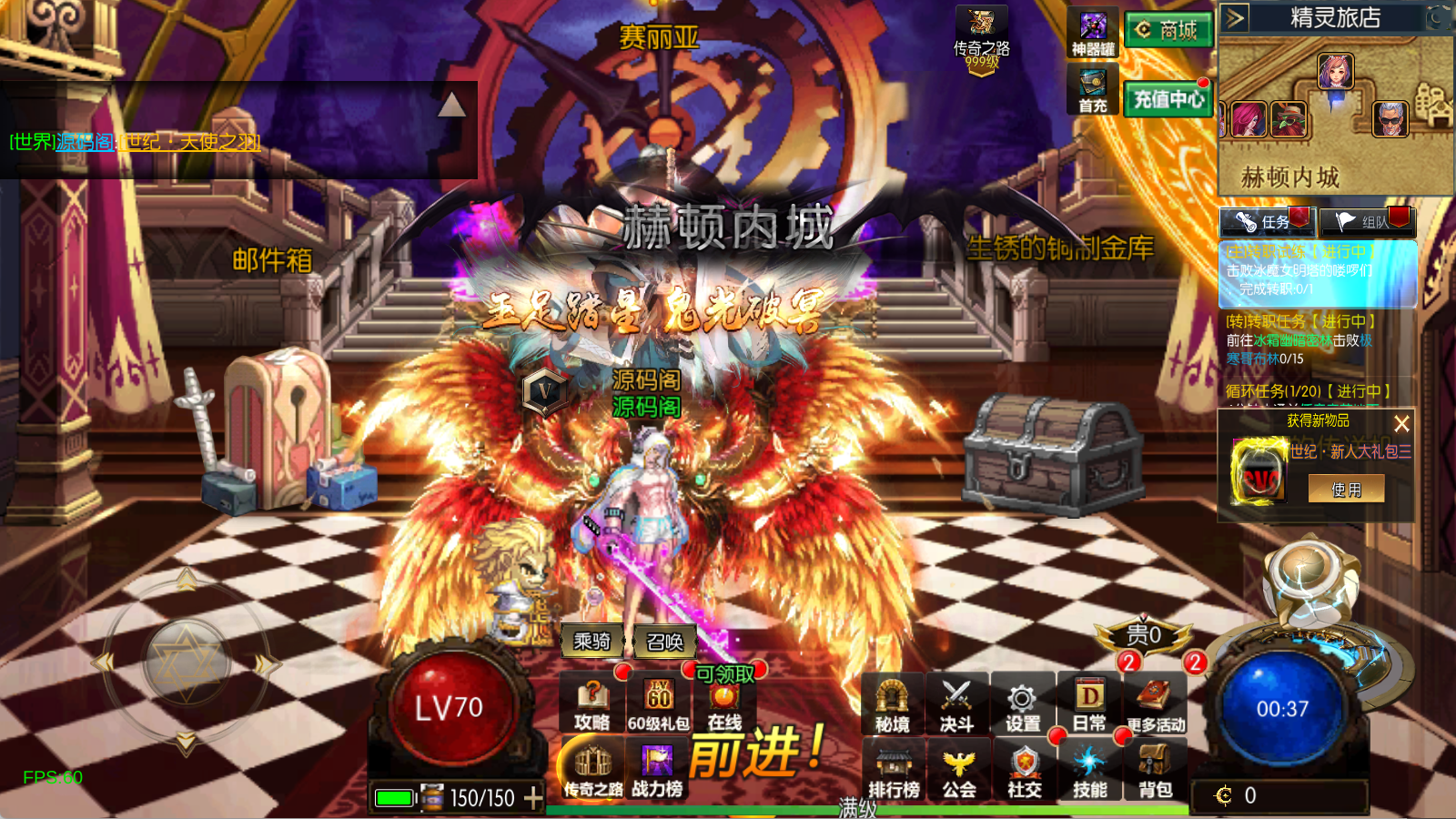The height and width of the screenshot is (819, 1456).
Task: Switch to the 任务 quest tab
Action: [1266, 221]
